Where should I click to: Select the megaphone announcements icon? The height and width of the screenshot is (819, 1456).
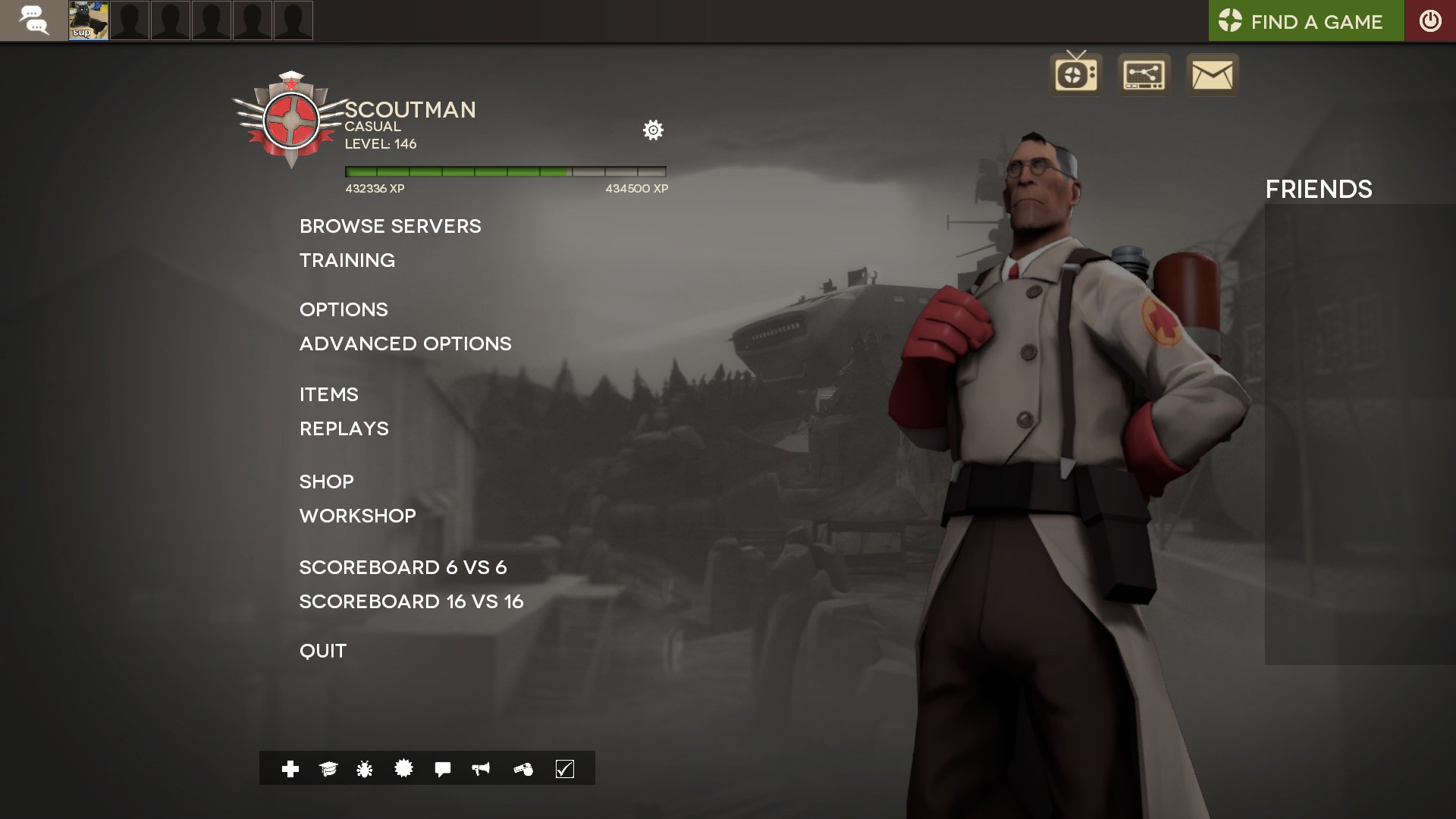pos(480,769)
